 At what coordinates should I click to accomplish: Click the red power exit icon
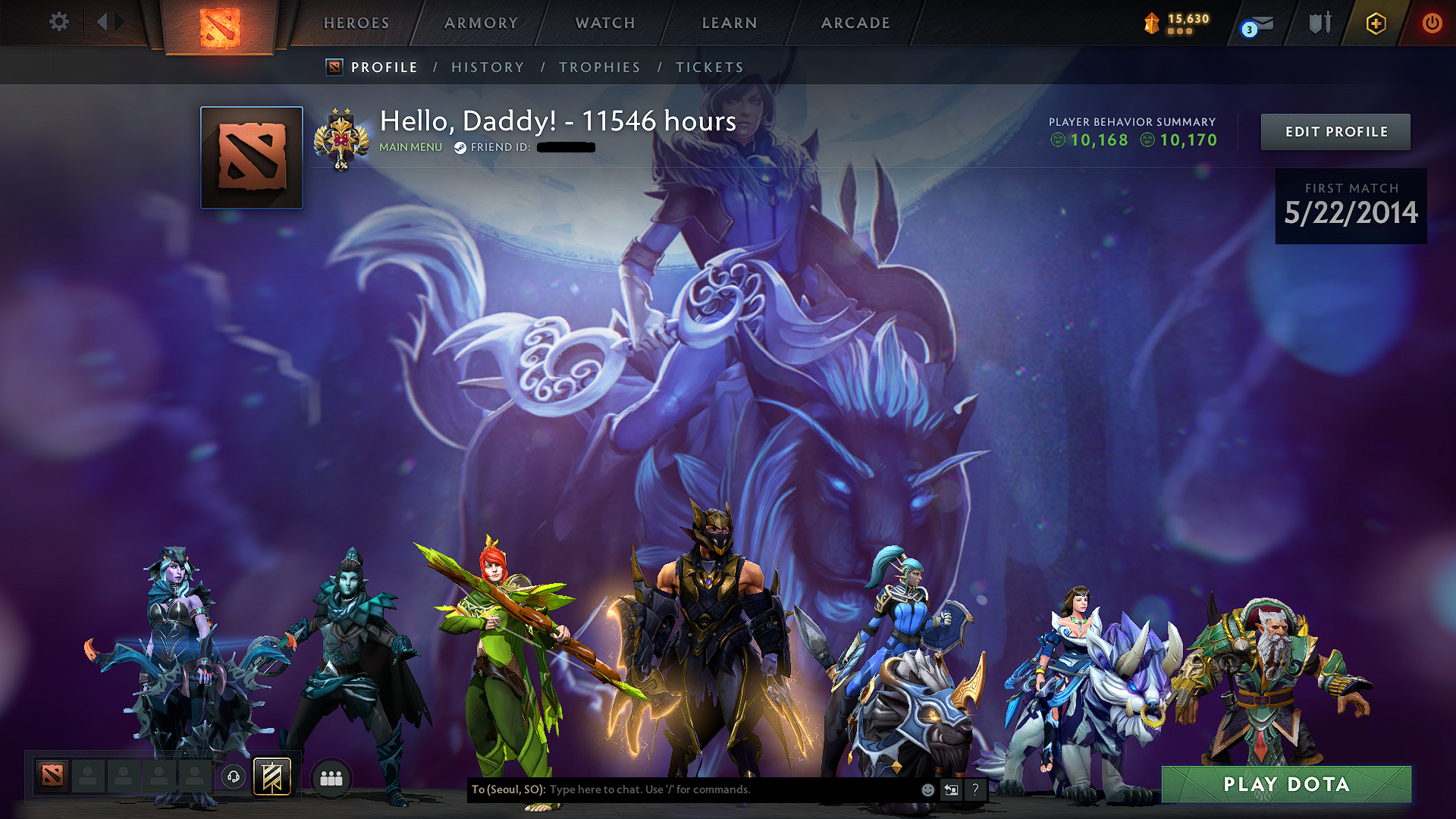pyautogui.click(x=1432, y=24)
